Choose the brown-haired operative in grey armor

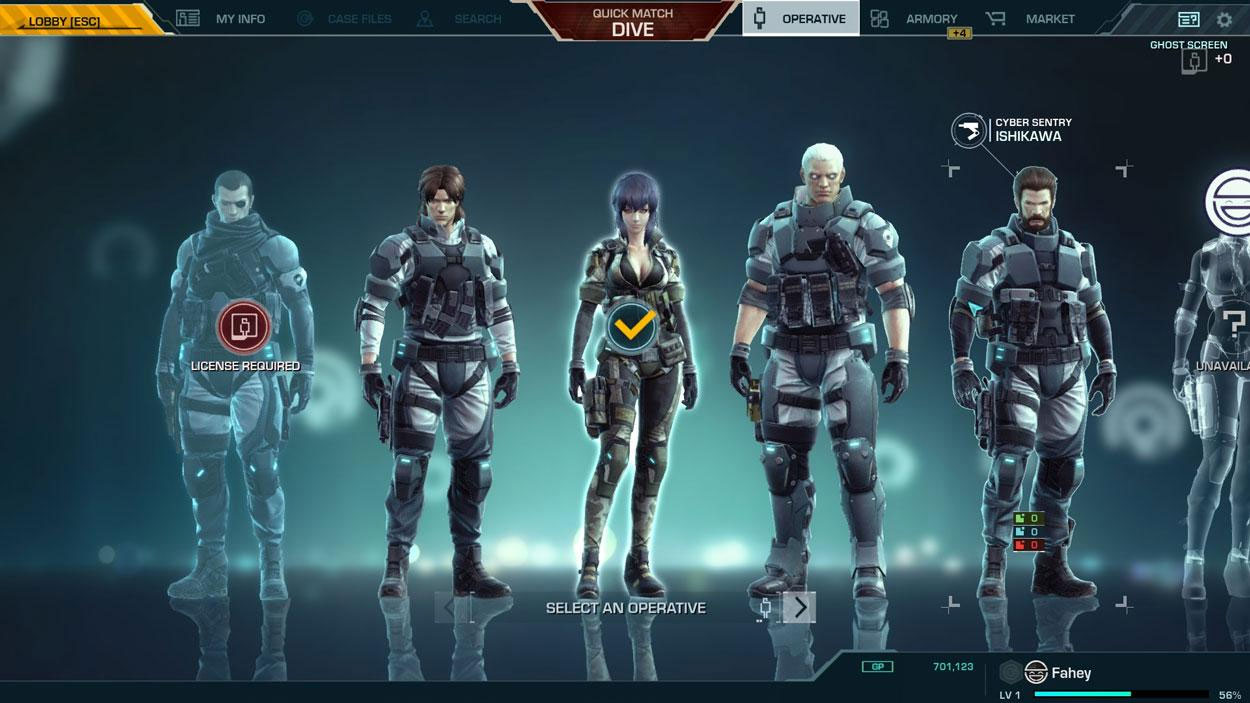440,380
